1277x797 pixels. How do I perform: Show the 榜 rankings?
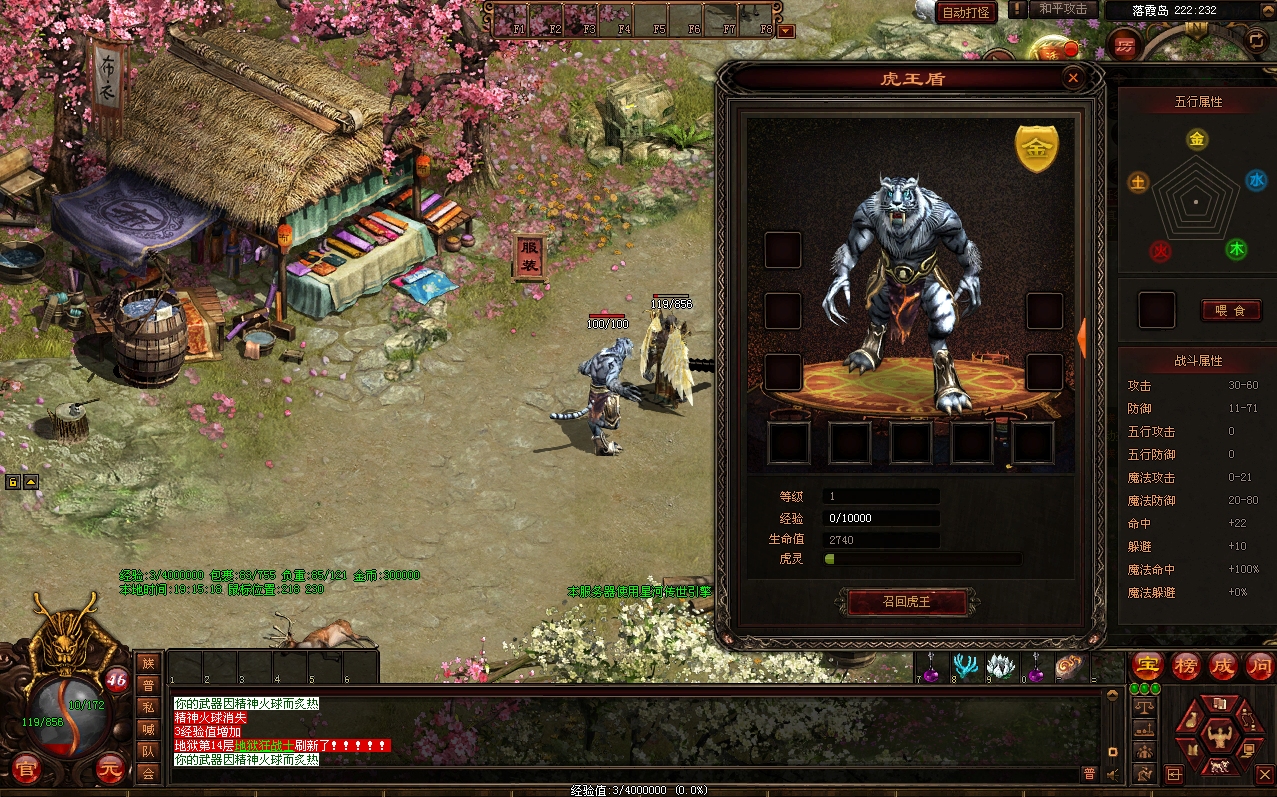point(1185,666)
